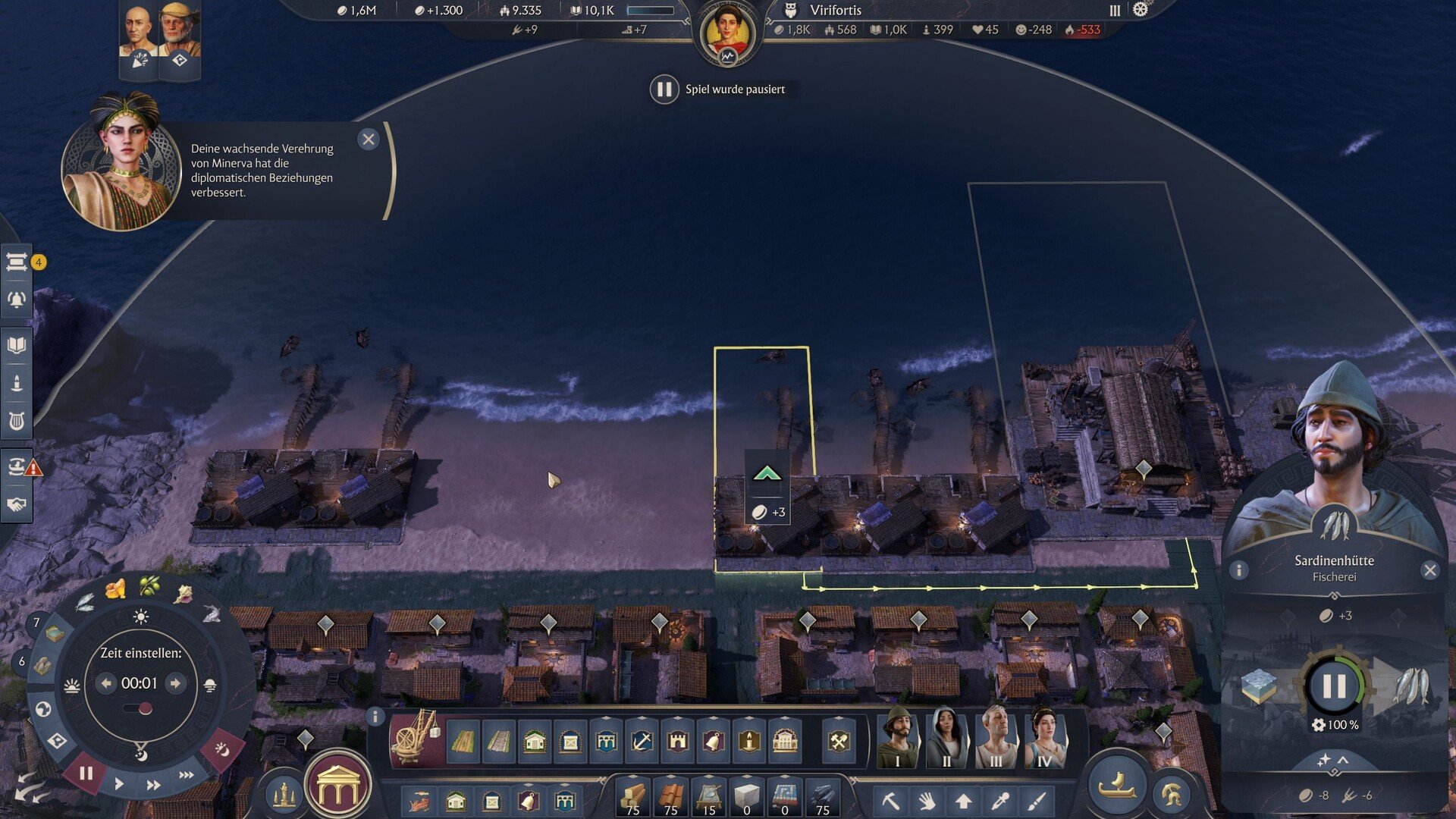The image size is (1456, 819).
Task: Select the anchor harbor build category
Action: pyautogui.click(x=642, y=741)
